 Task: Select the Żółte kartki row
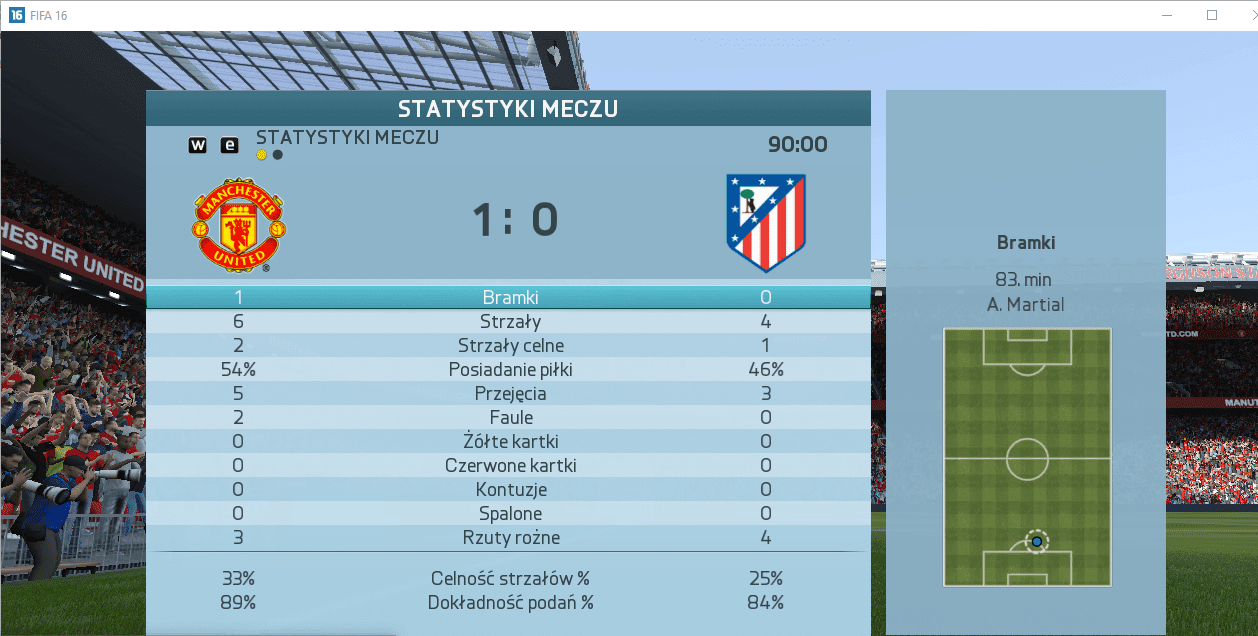(x=510, y=441)
